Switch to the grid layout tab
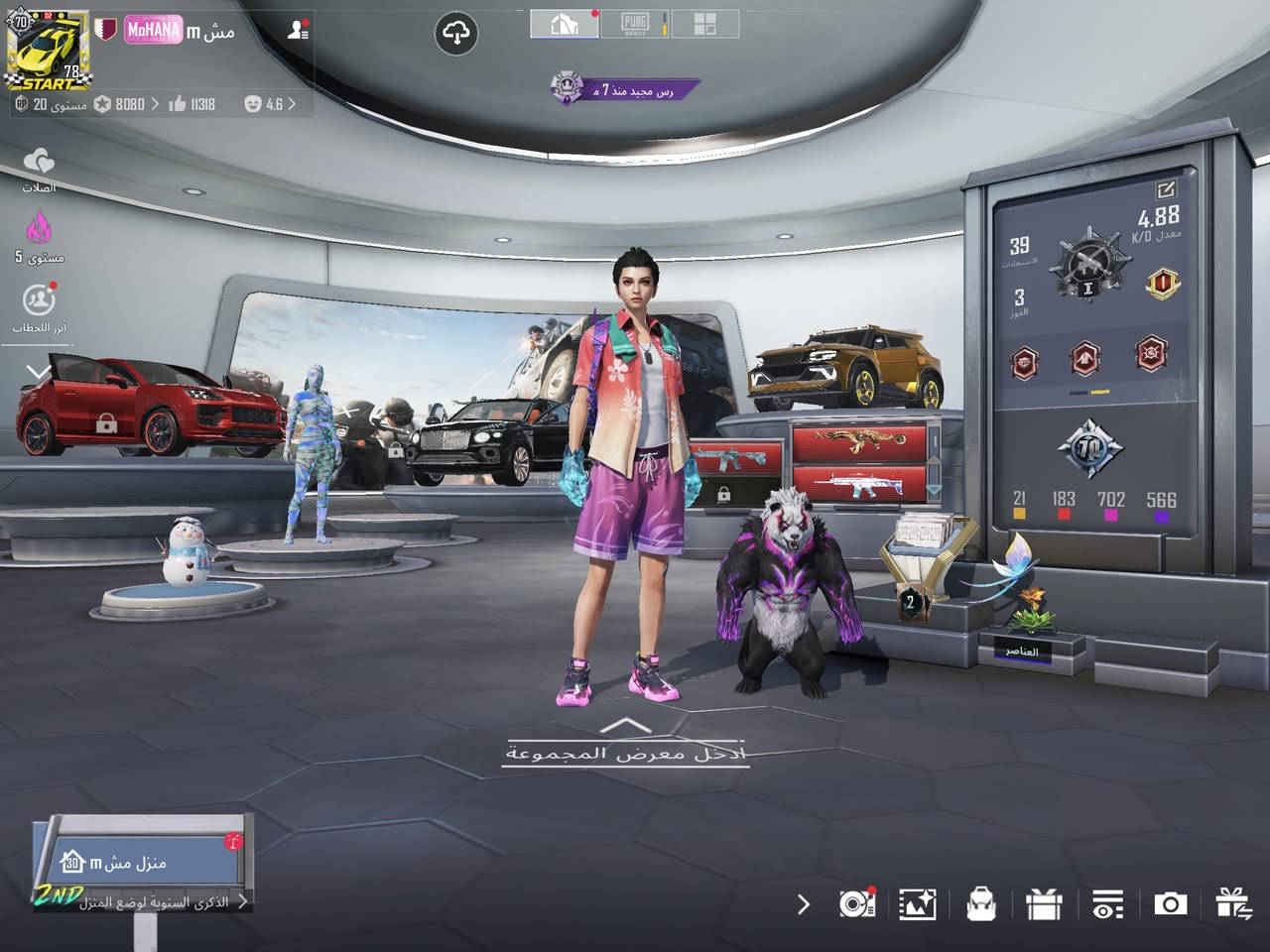The height and width of the screenshot is (952, 1270). pyautogui.click(x=704, y=24)
